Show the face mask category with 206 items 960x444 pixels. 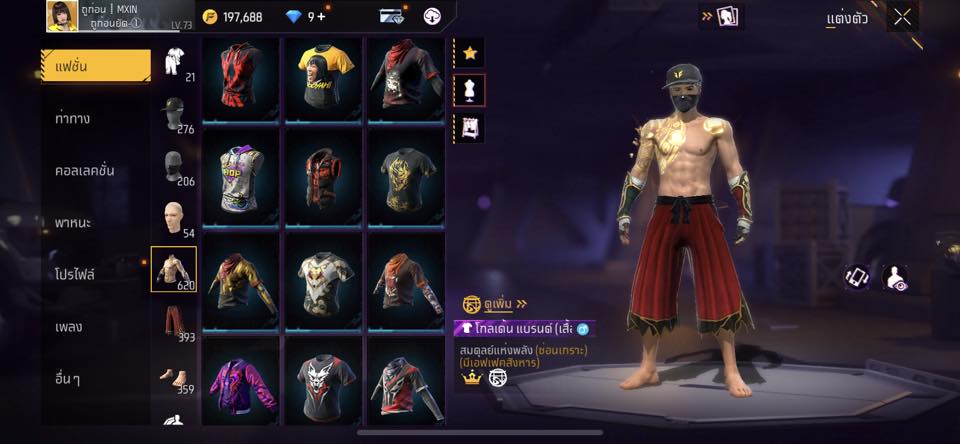point(174,166)
